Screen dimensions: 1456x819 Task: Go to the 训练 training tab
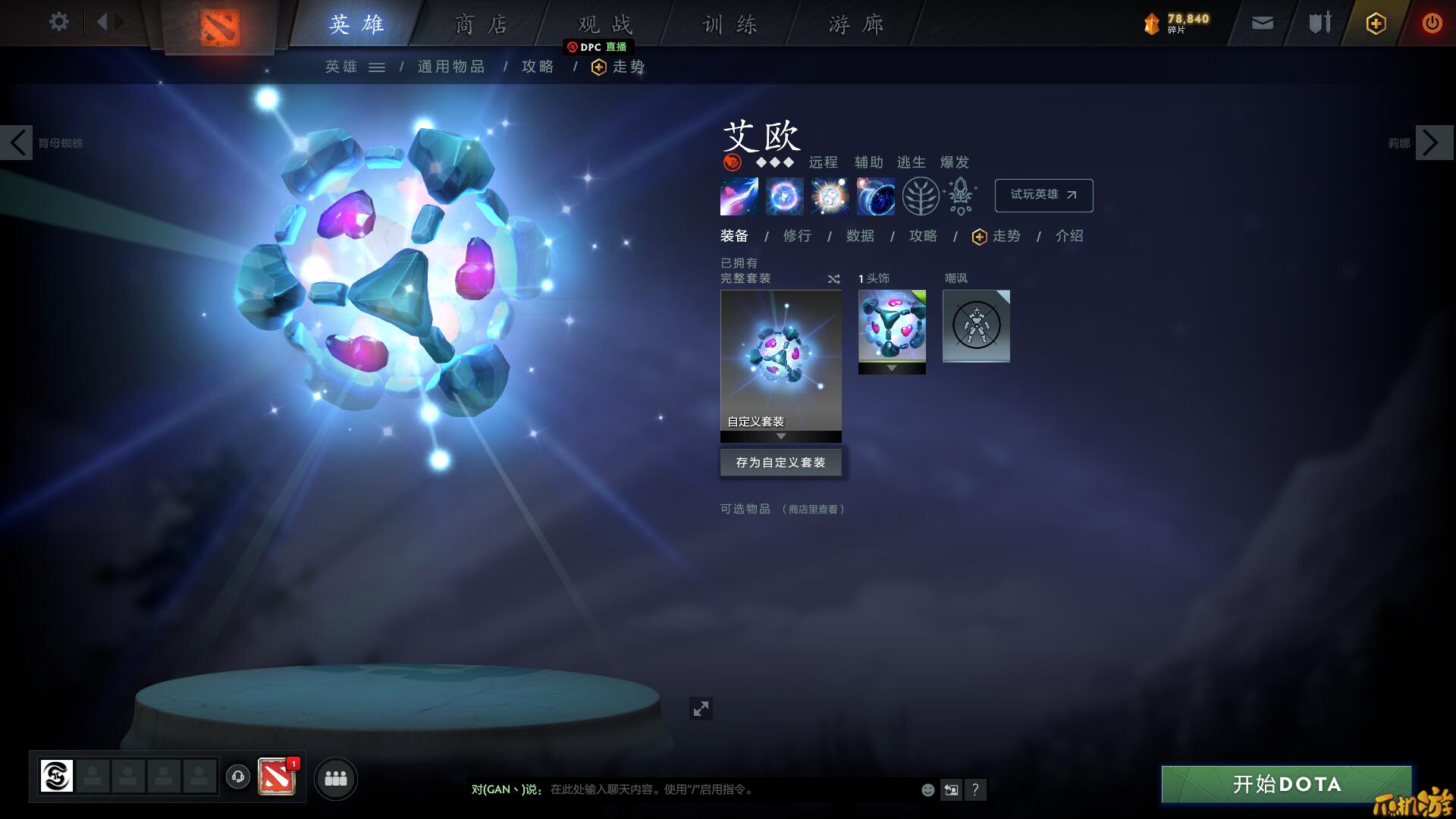tap(730, 25)
